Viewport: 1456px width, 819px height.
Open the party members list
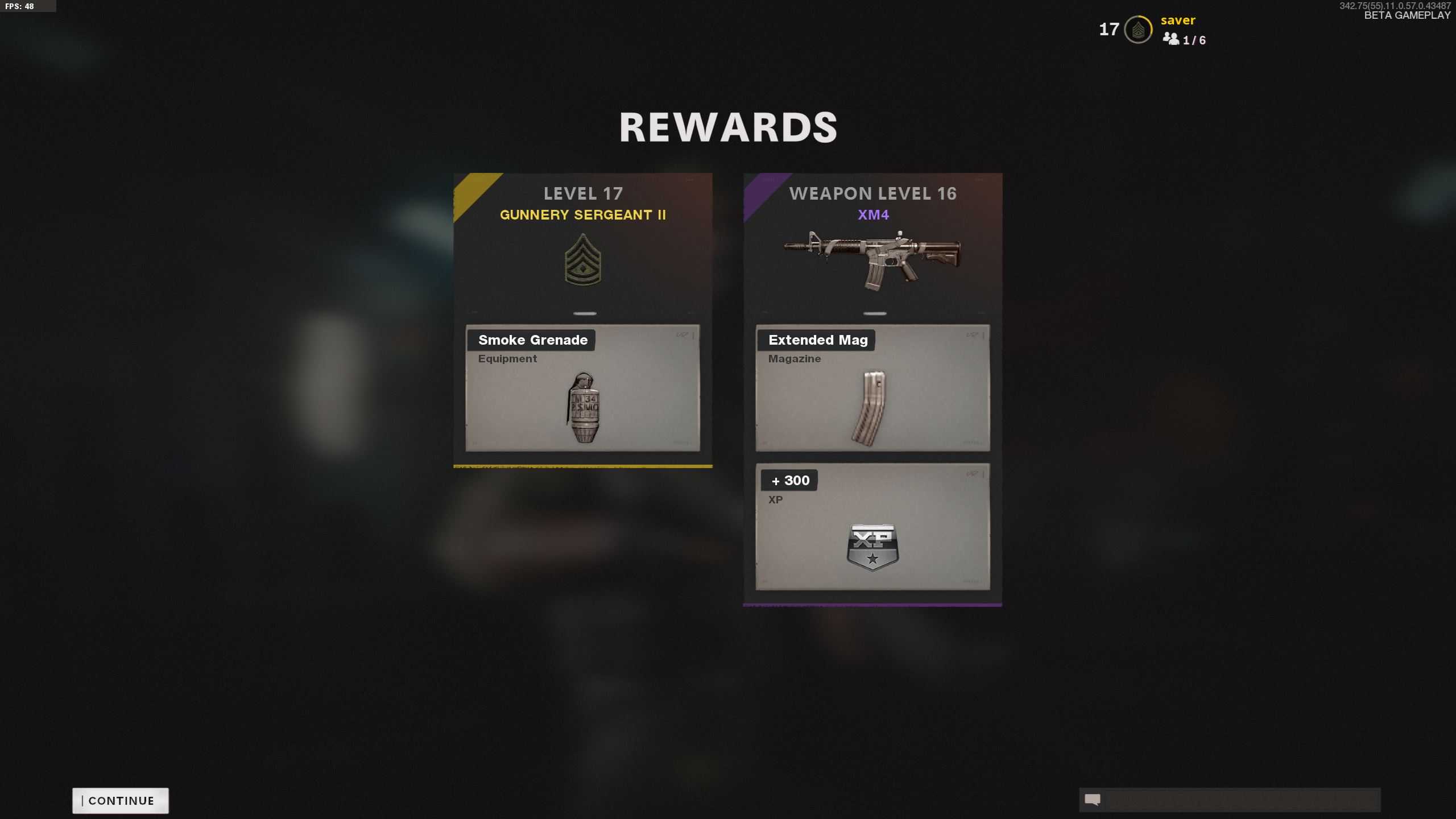point(1184,39)
